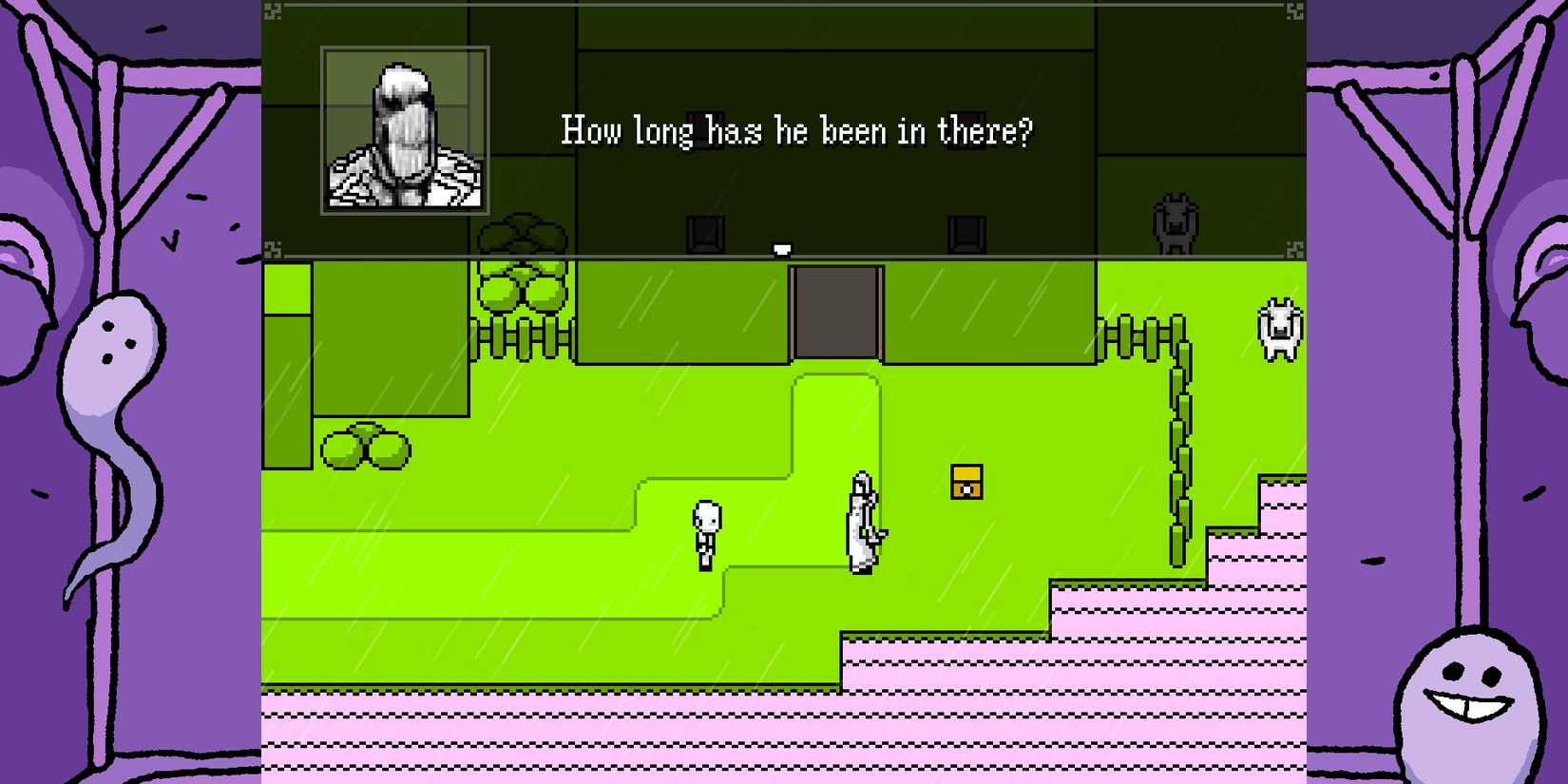This screenshot has width=1568, height=784.
Task: Click the checkered floor at the bottom
Action: 665,751
